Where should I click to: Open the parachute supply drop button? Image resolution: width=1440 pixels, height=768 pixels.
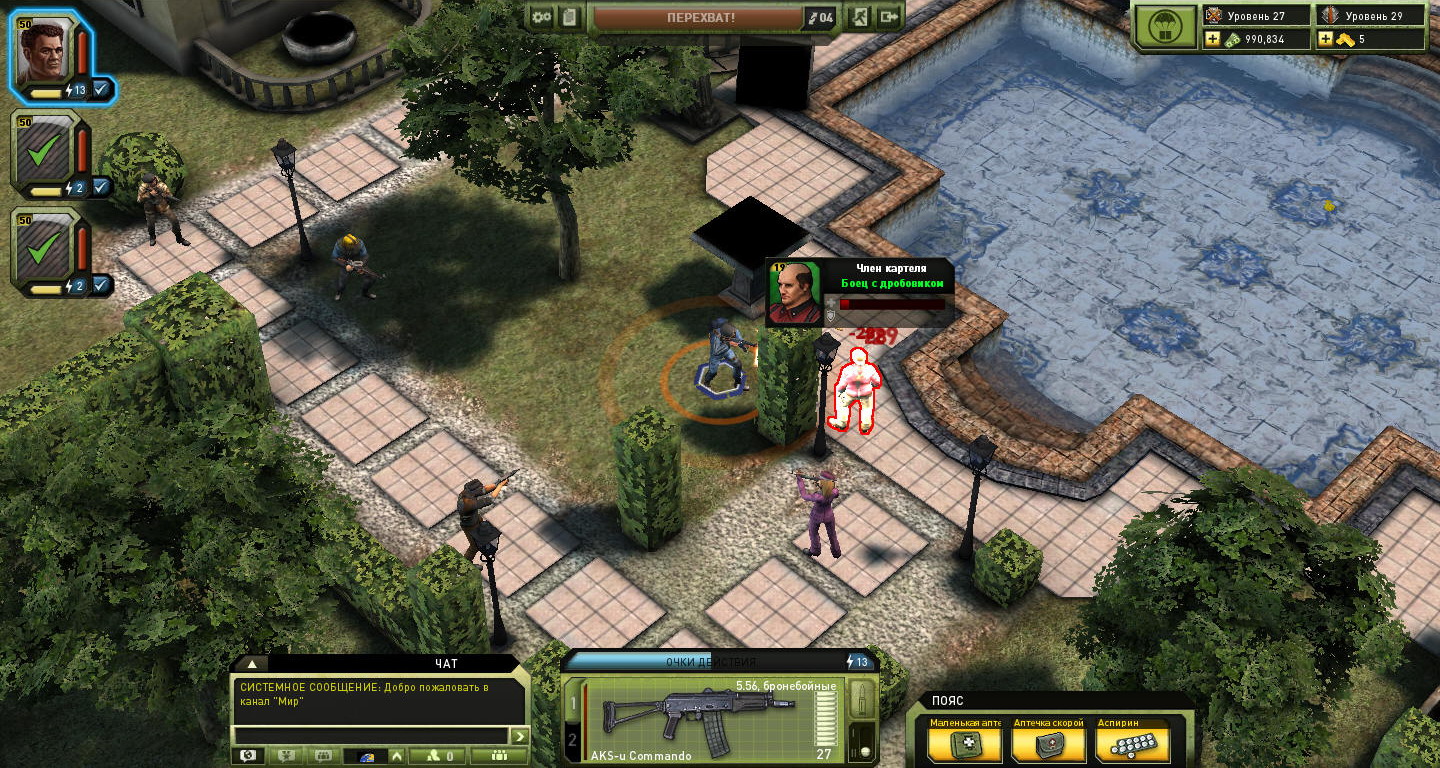point(1166,28)
